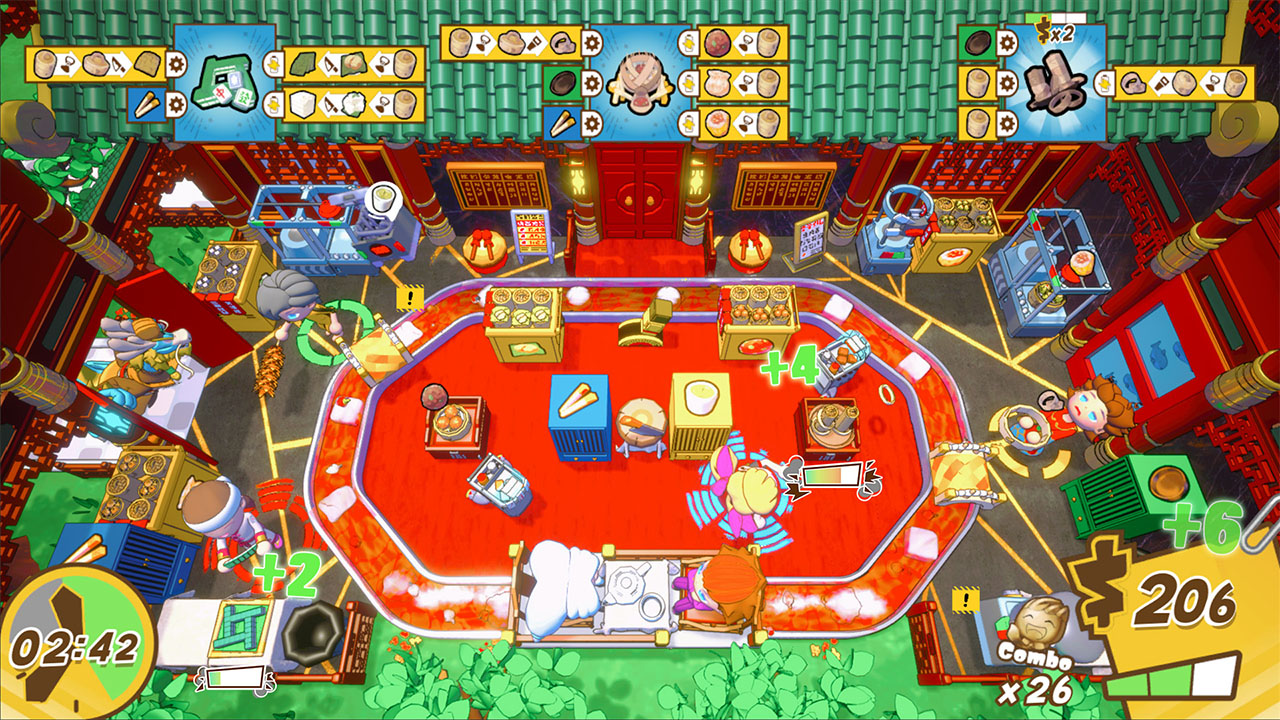Screen dimensions: 1280x720
Task: Expand the small menu board left of the red doors
Action: click(x=531, y=233)
